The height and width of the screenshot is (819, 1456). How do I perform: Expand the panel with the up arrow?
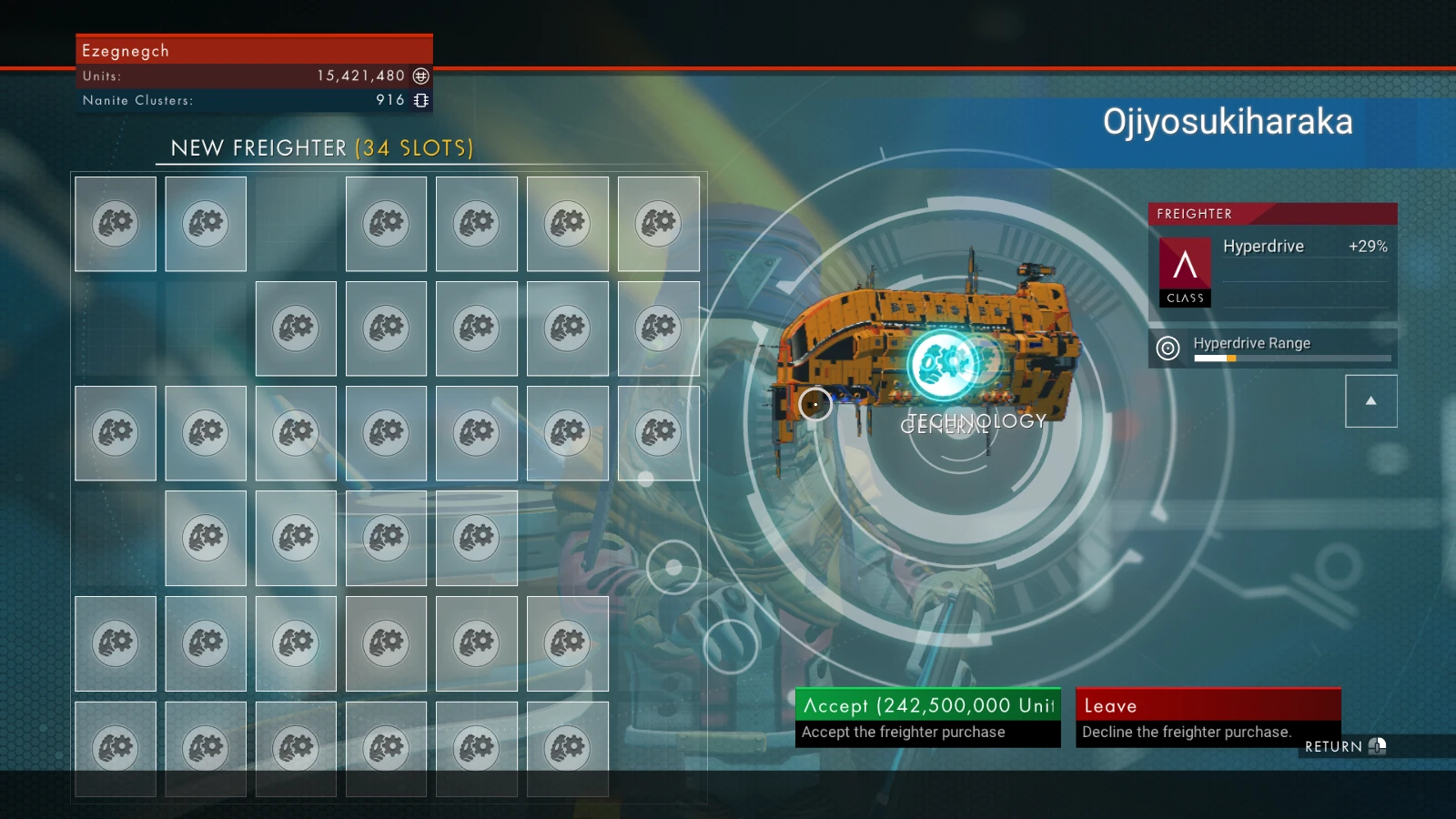1370,400
